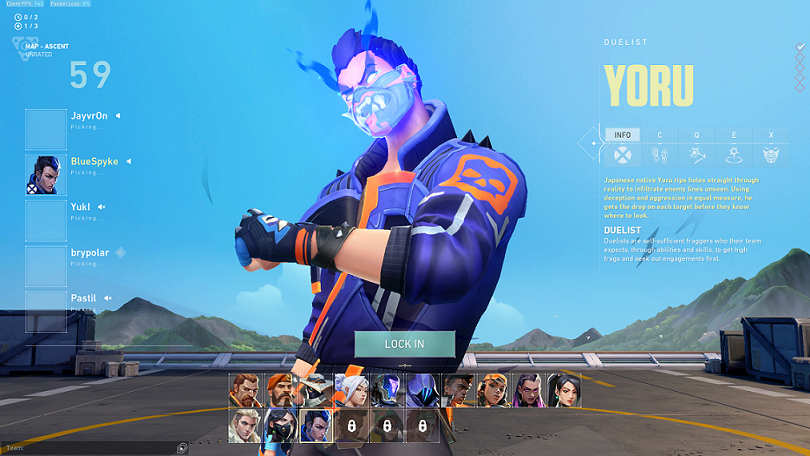The height and width of the screenshot is (456, 810).
Task: Select the purple-haired agent Reyna
Action: click(x=528, y=390)
